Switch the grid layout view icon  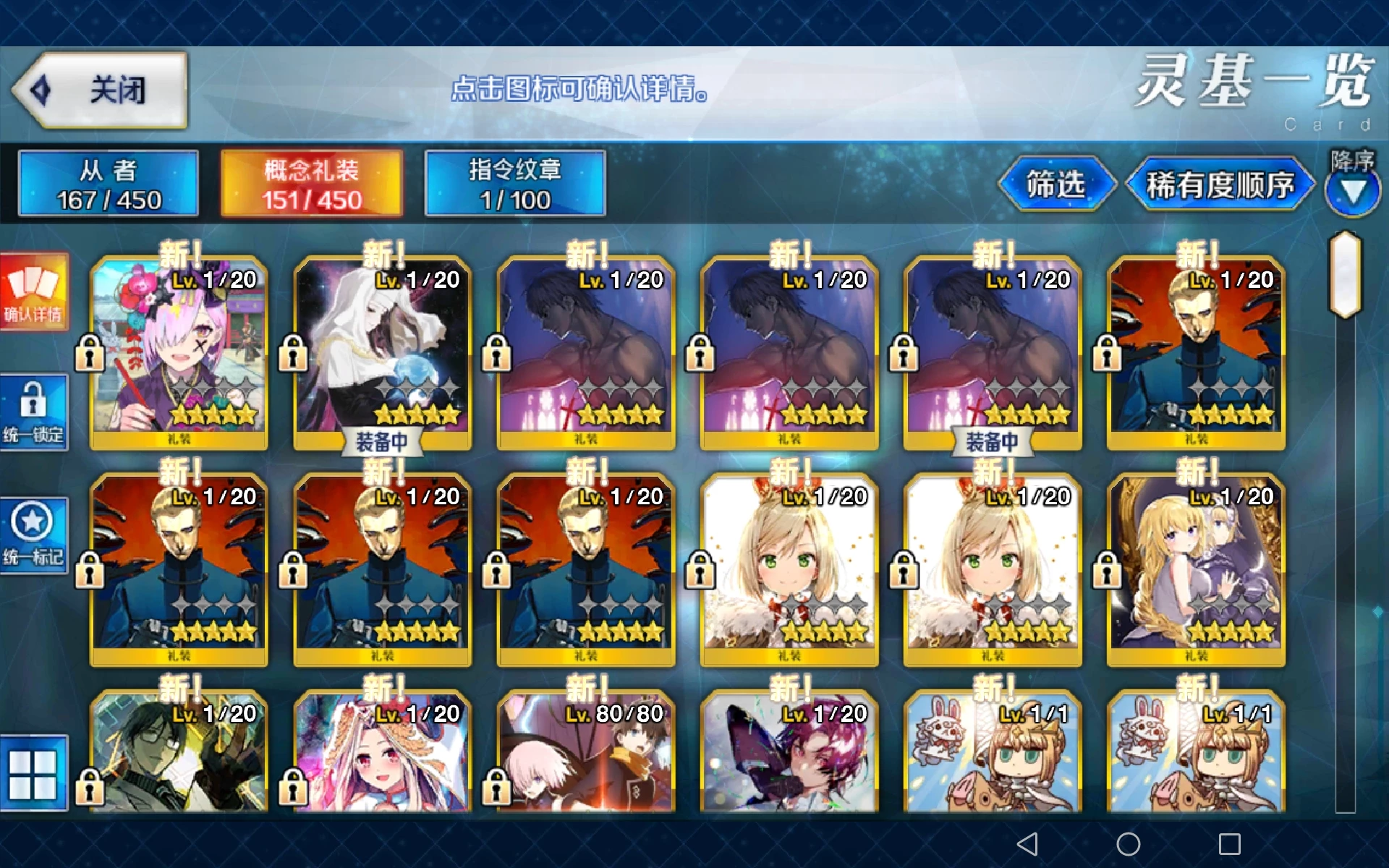pos(33,774)
